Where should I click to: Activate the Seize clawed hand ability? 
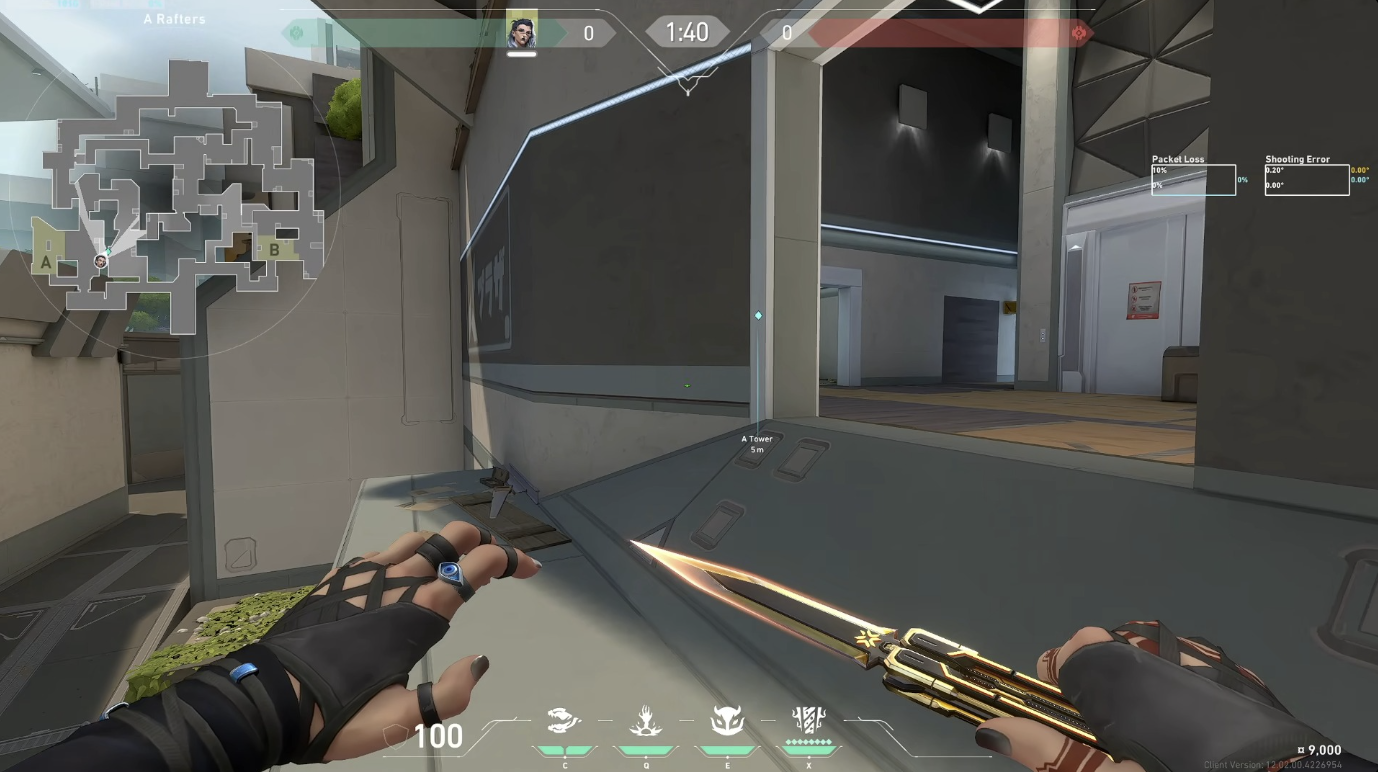point(646,721)
